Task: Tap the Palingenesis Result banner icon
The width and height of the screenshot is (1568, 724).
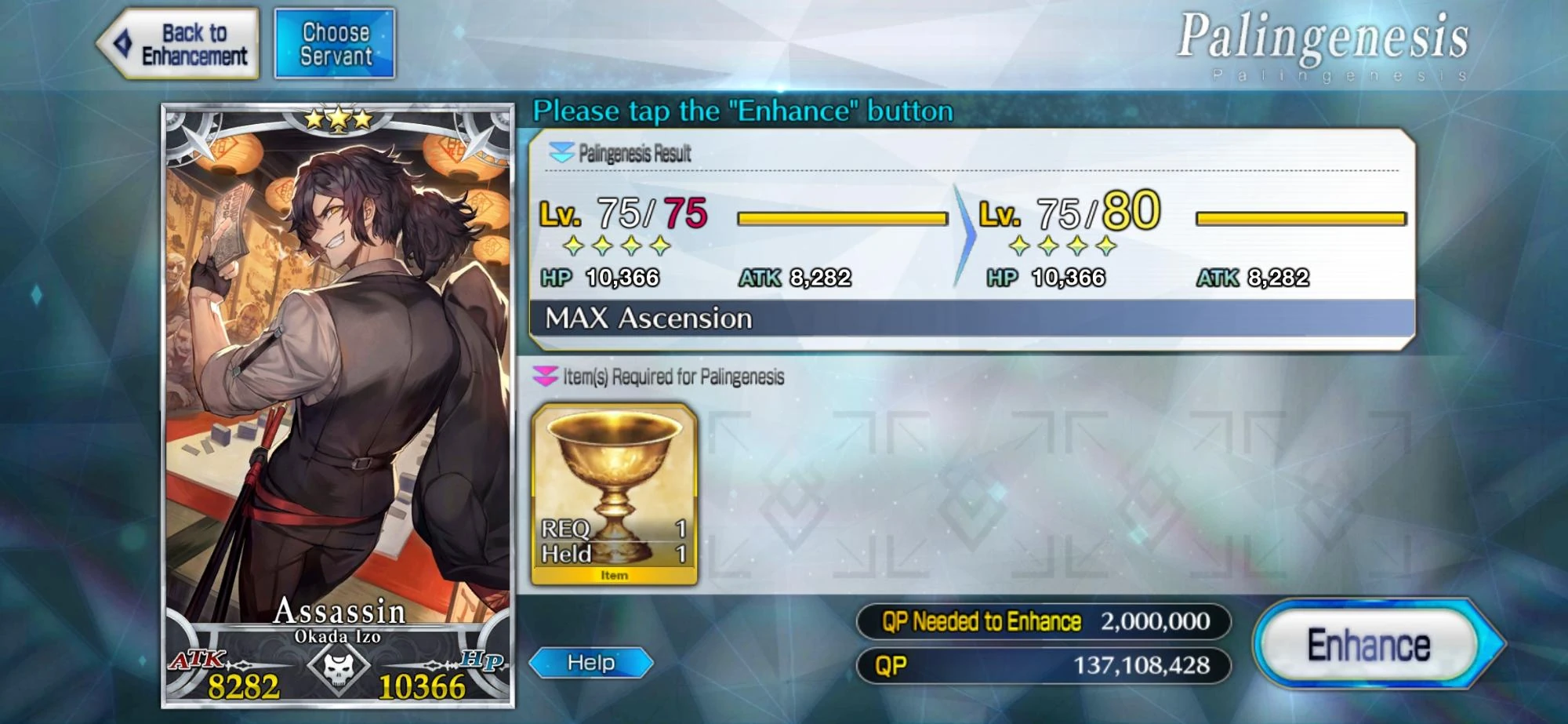Action: (x=561, y=154)
